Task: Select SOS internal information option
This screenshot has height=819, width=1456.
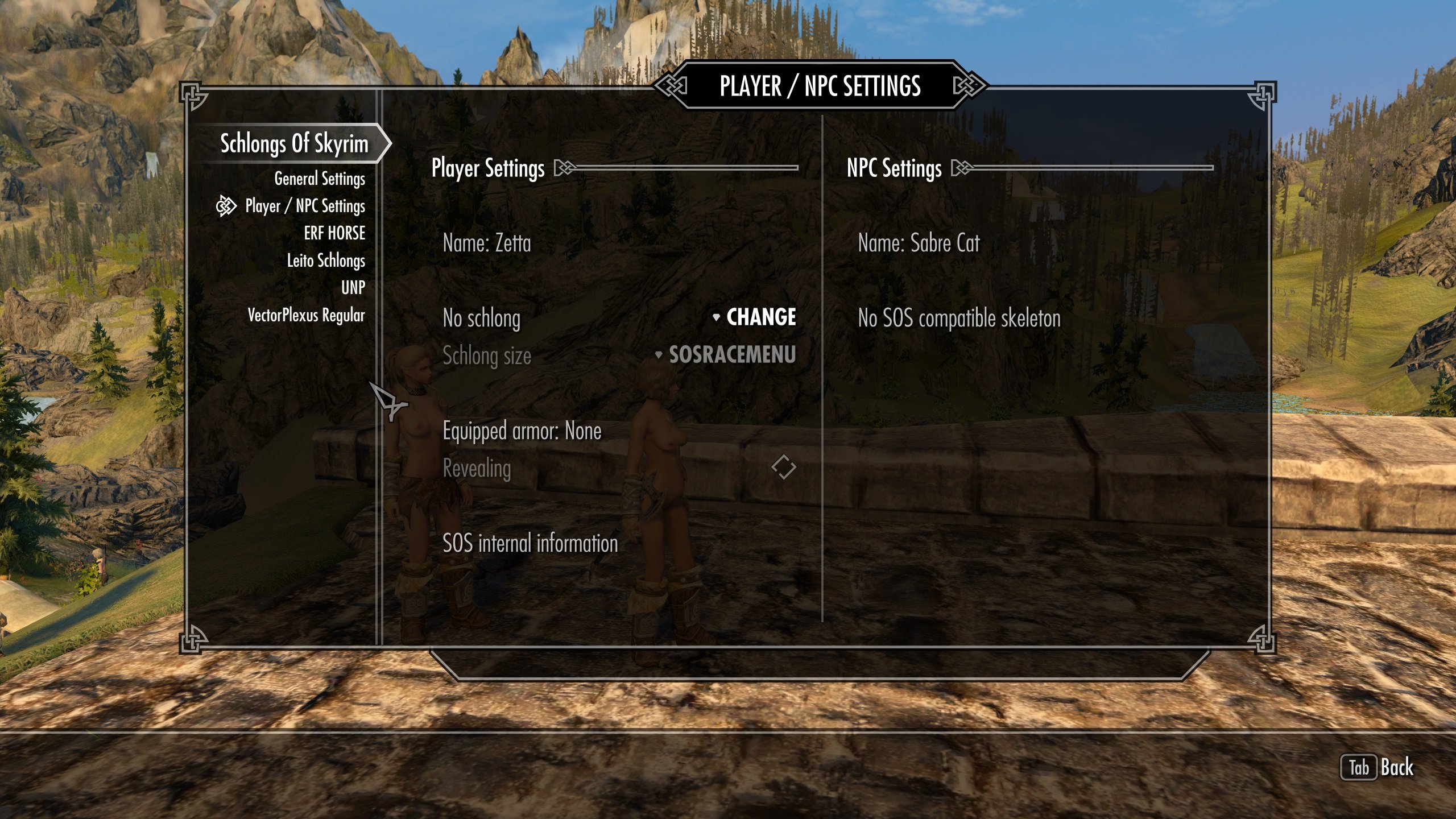Action: point(530,544)
